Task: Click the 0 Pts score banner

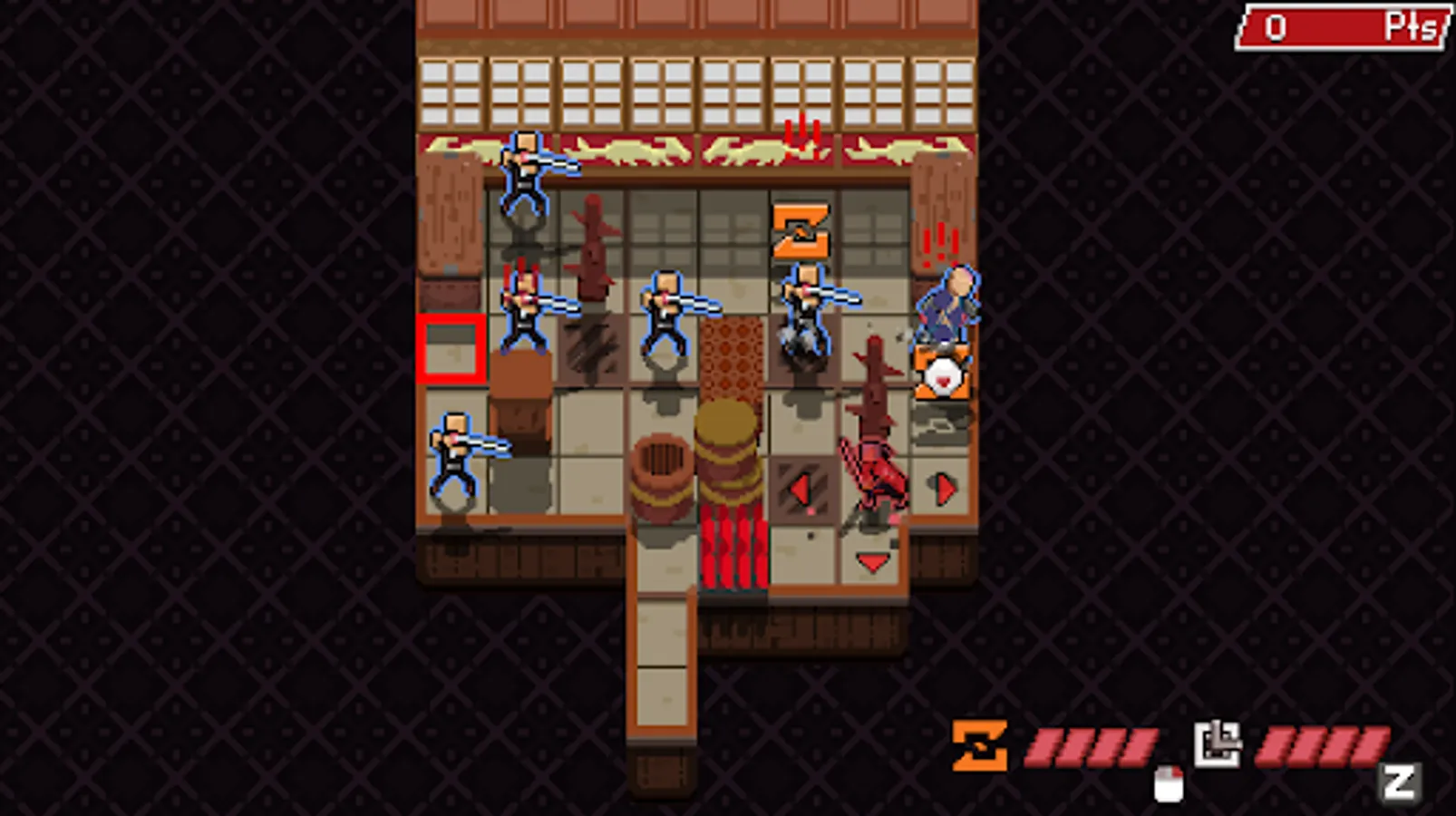Action: (1340, 25)
